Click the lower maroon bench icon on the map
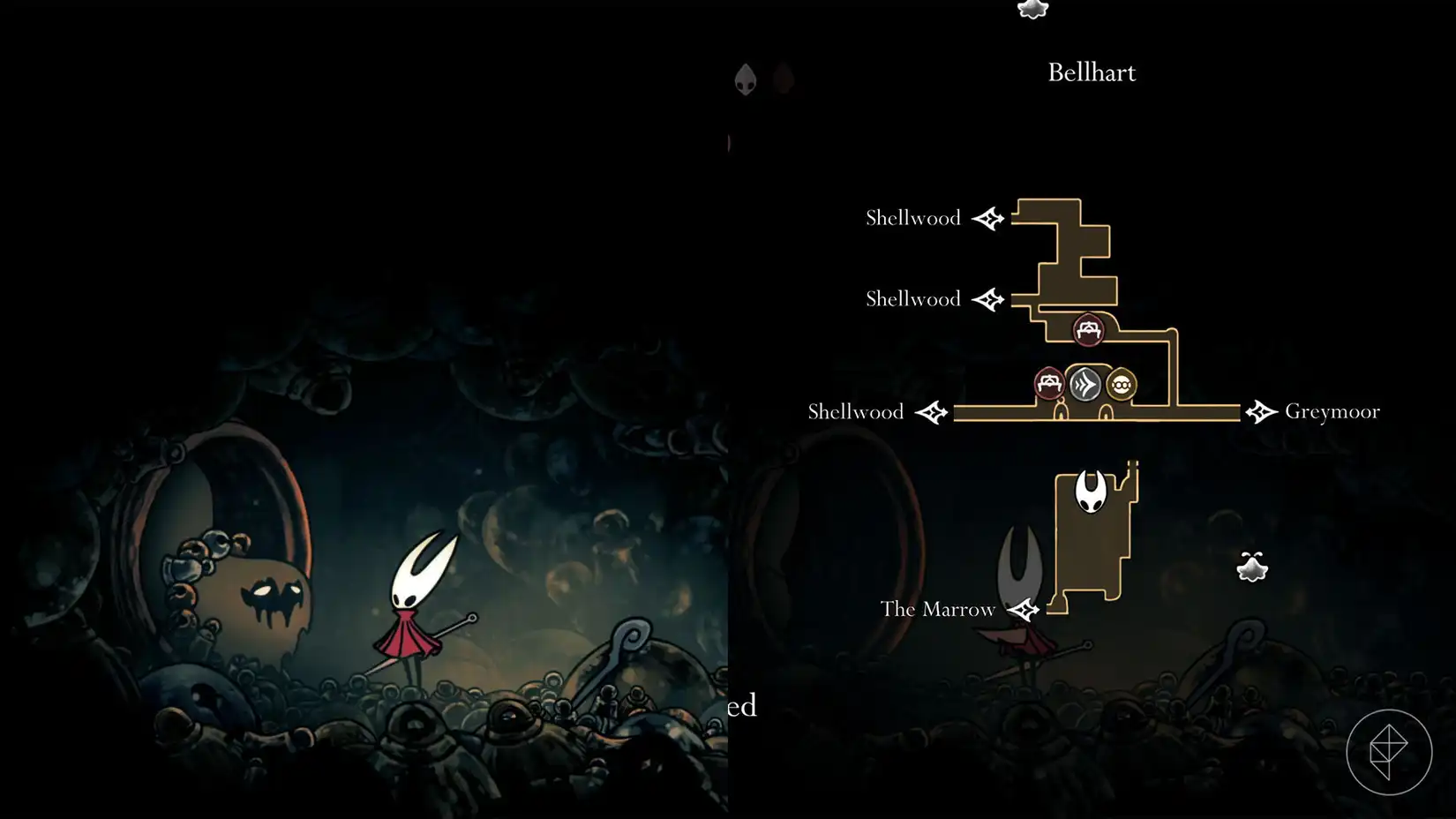 click(1049, 383)
